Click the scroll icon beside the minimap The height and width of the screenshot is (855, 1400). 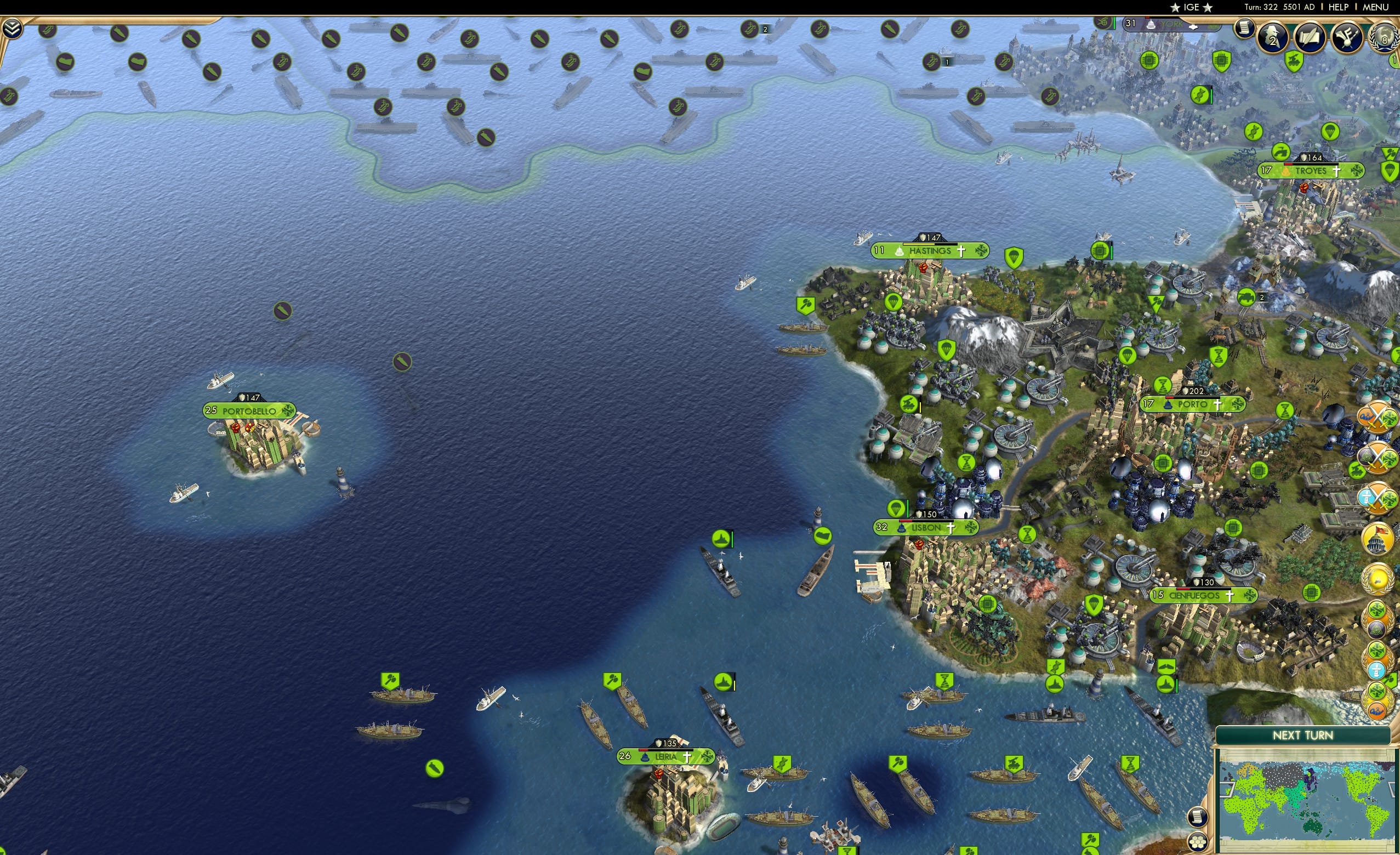[x=1198, y=818]
